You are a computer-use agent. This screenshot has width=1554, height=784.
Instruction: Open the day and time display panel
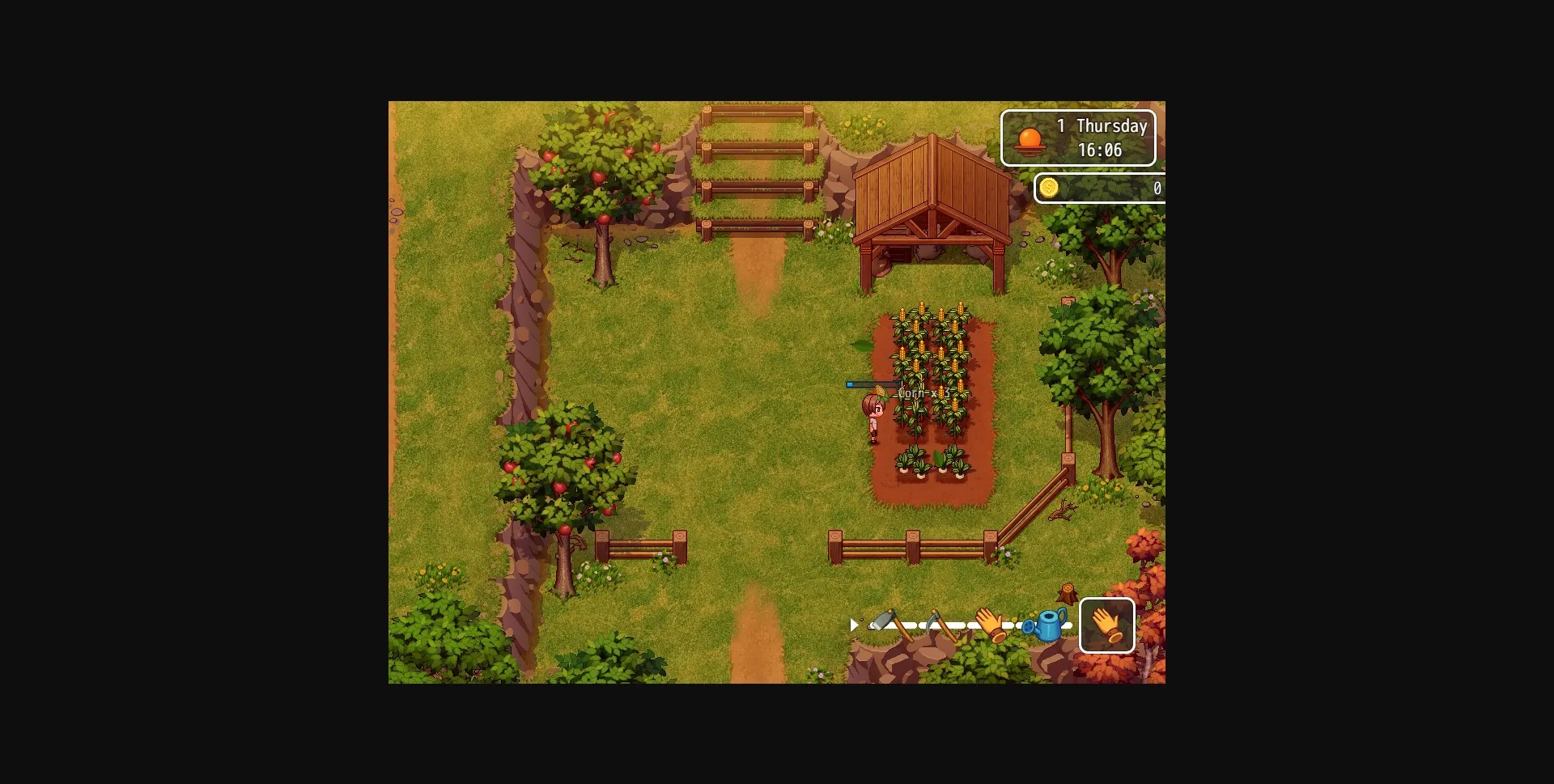(1079, 138)
